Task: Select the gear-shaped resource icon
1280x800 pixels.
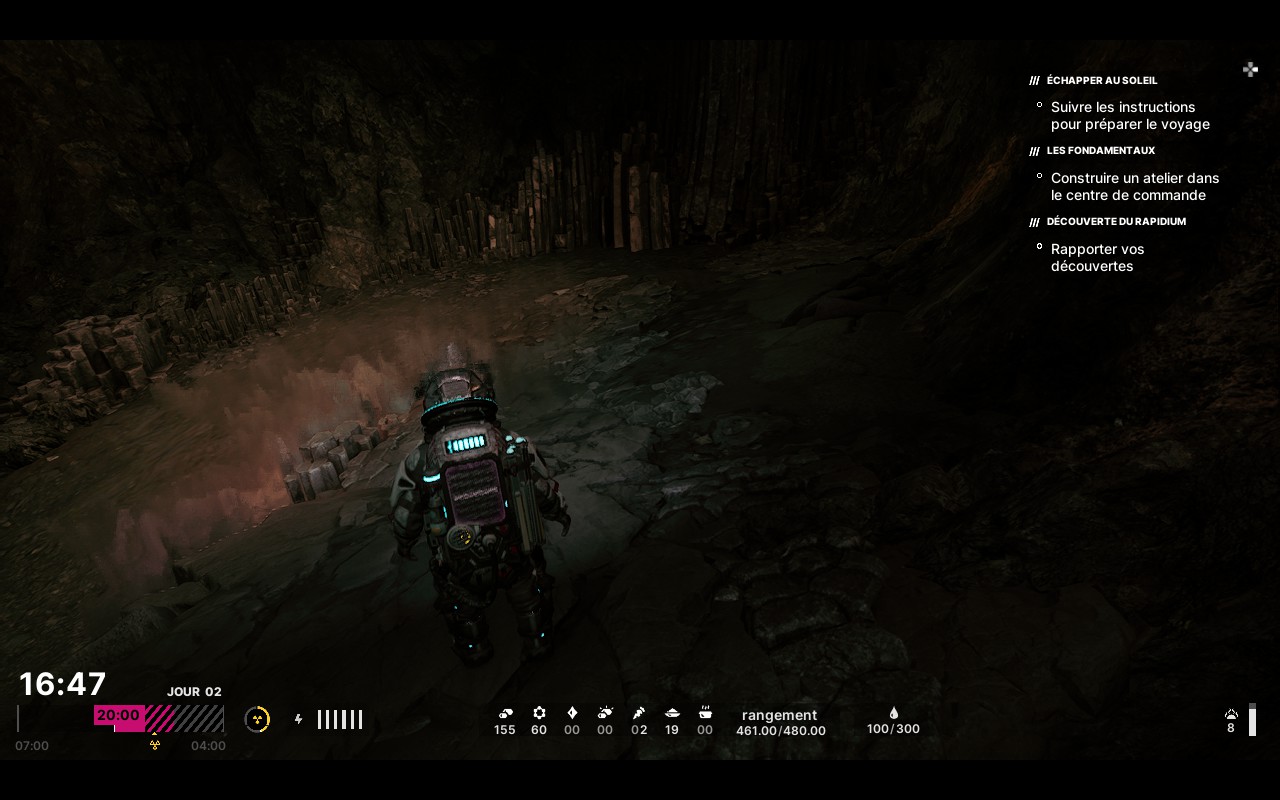Action: click(x=539, y=713)
